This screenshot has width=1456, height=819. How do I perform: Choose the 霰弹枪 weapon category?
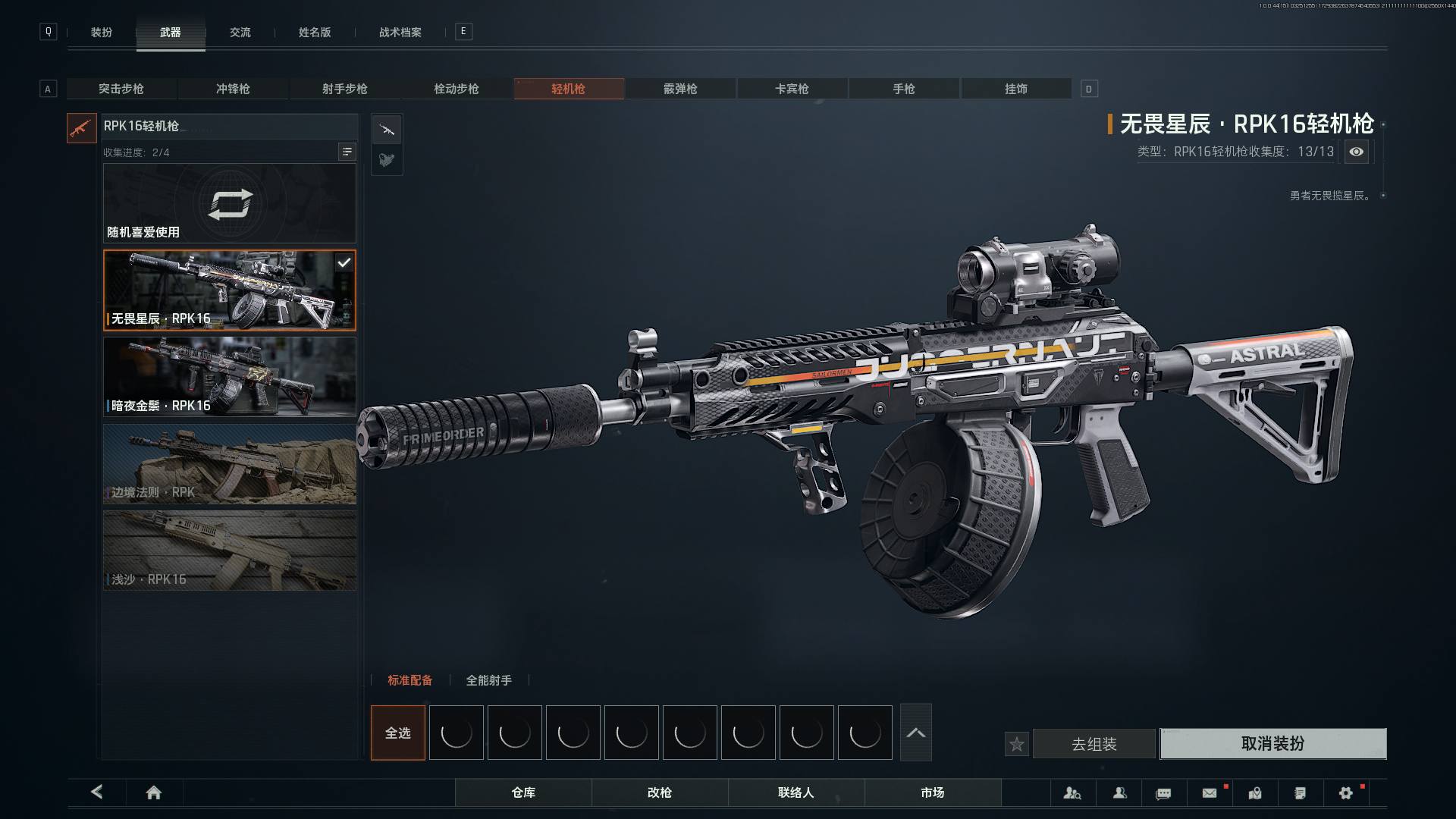tap(680, 89)
